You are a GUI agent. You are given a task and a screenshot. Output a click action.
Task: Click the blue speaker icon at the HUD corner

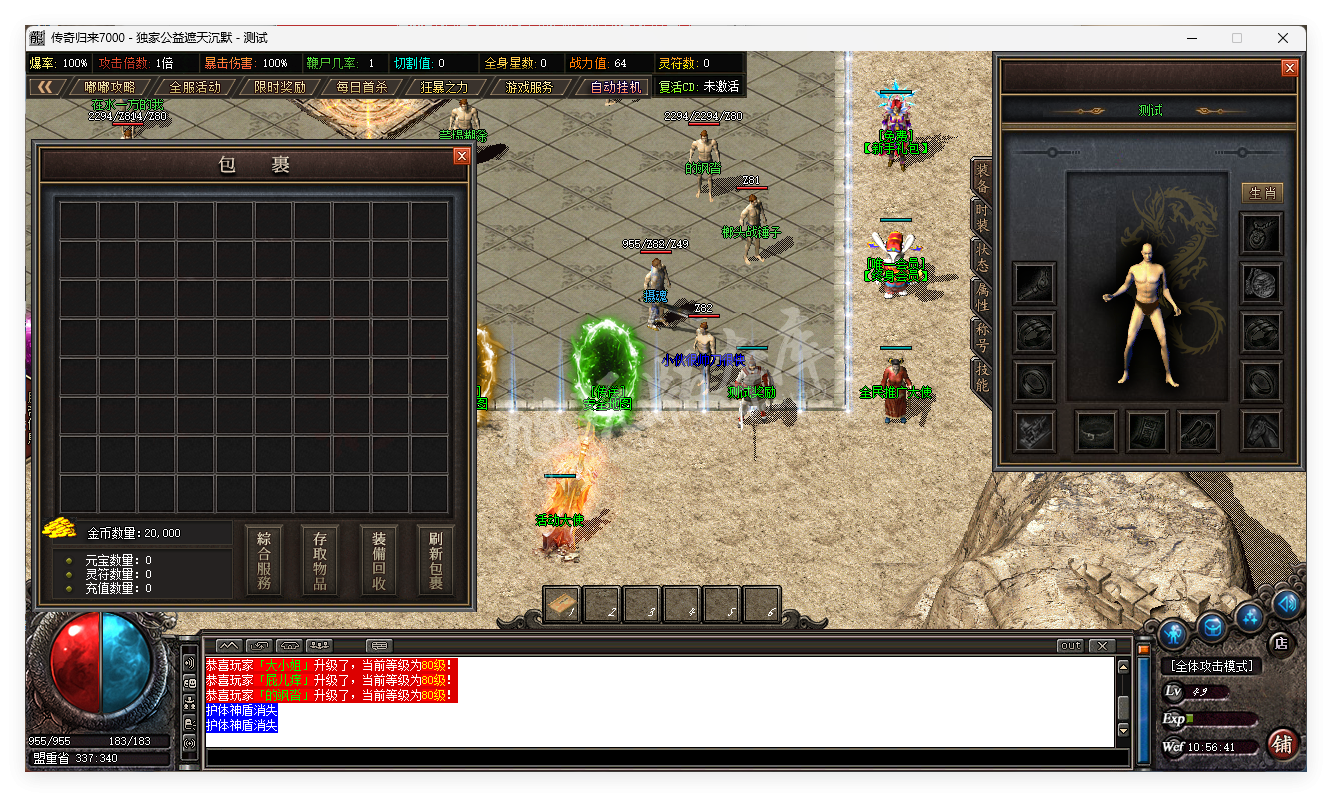click(1285, 606)
